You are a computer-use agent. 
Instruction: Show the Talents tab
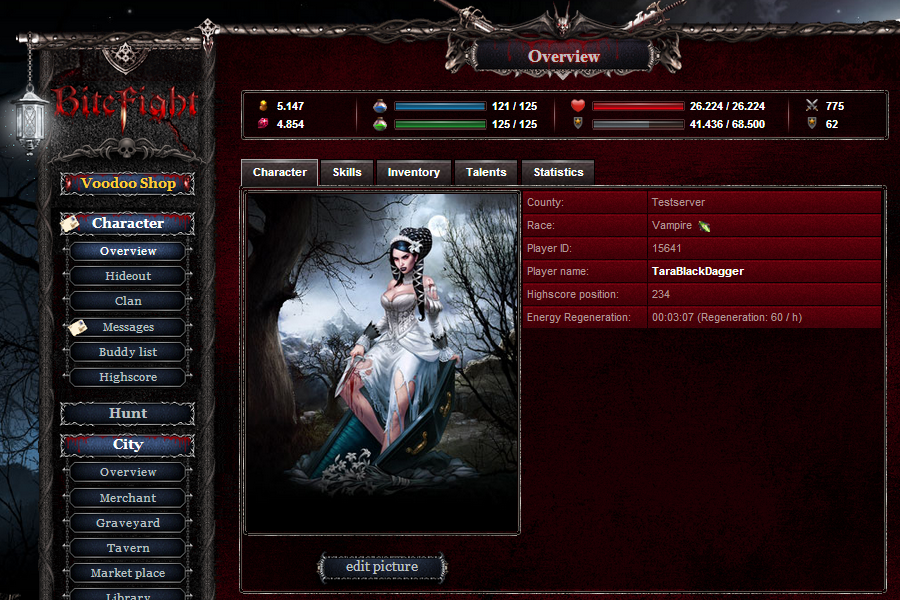(486, 172)
